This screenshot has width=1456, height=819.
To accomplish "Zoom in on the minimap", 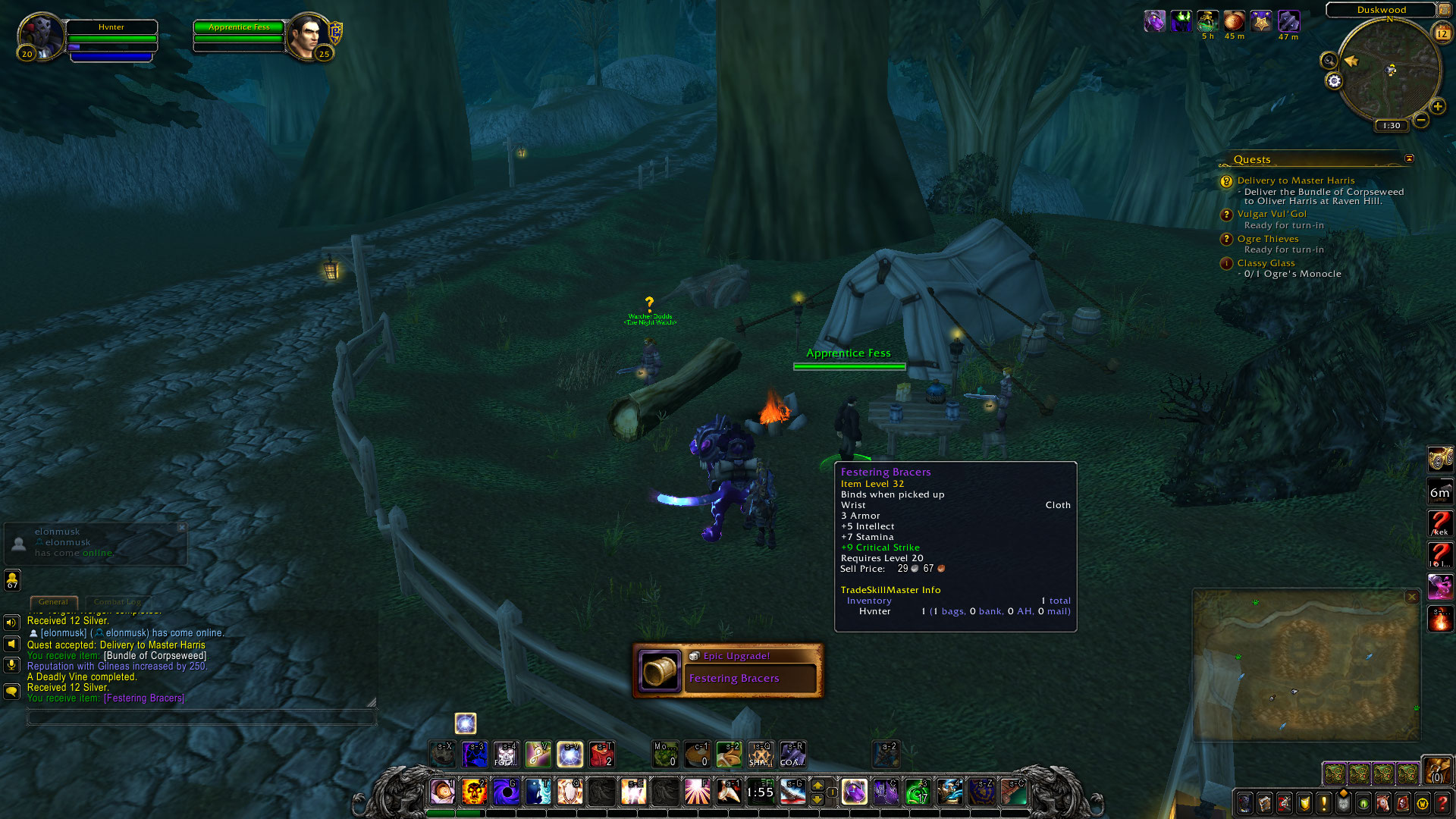I will [x=1437, y=107].
